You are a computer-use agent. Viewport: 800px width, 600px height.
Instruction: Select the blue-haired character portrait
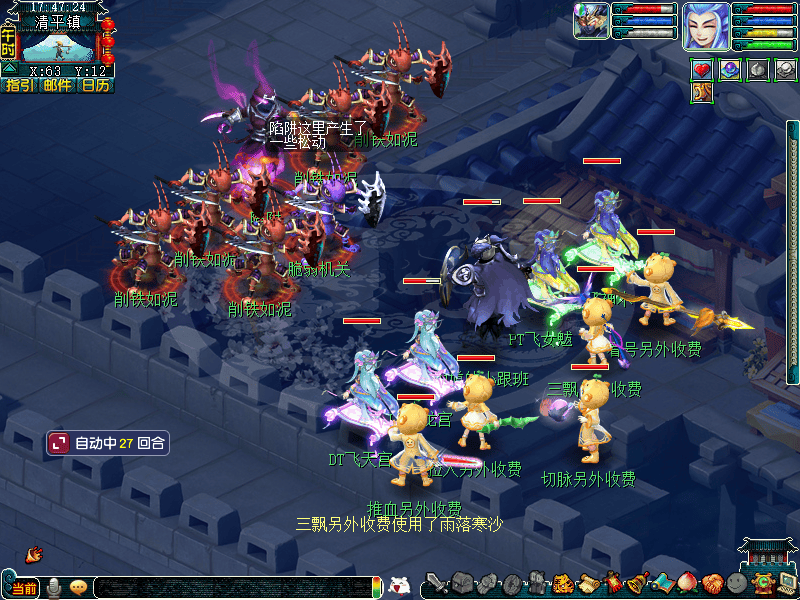coord(705,26)
